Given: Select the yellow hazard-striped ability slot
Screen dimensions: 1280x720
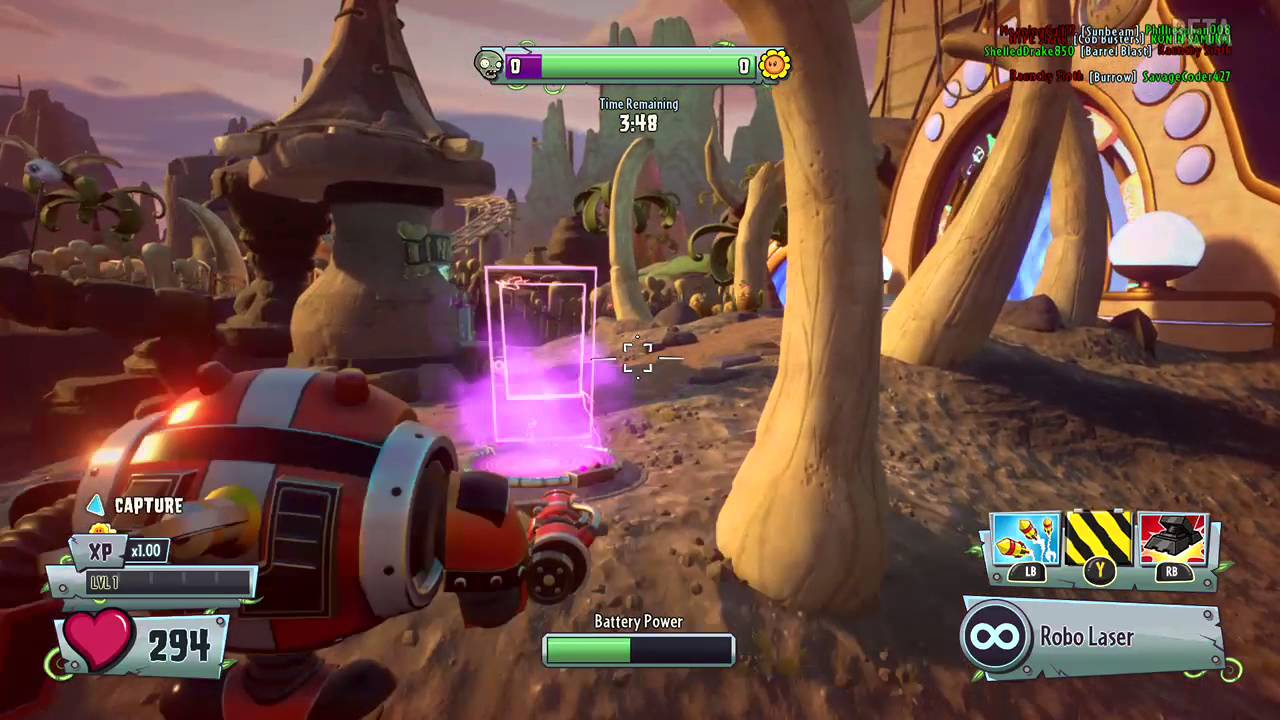Looking at the screenshot, I should pyautogui.click(x=1099, y=540).
